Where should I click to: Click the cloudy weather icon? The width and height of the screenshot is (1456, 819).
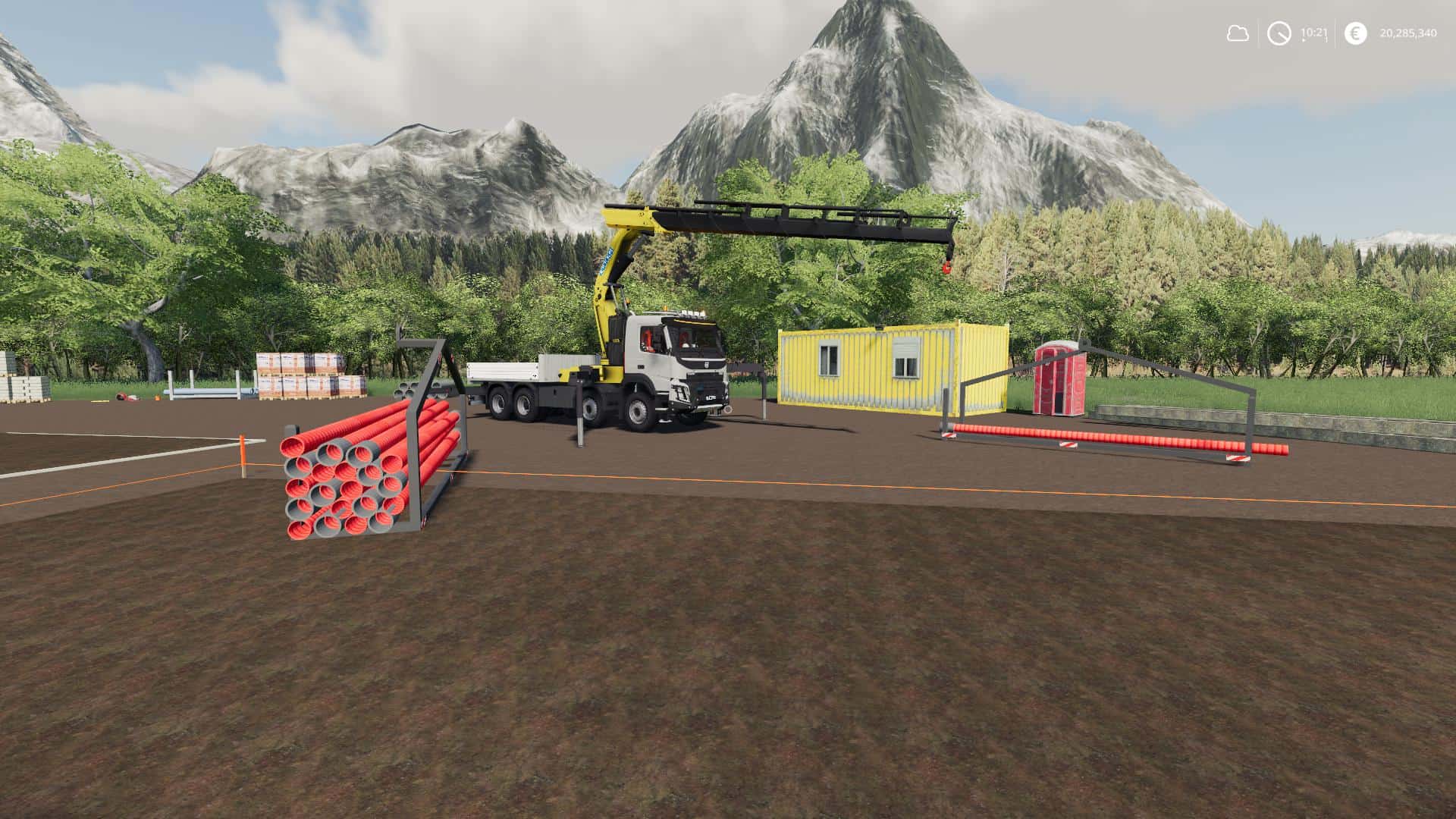(x=1238, y=33)
